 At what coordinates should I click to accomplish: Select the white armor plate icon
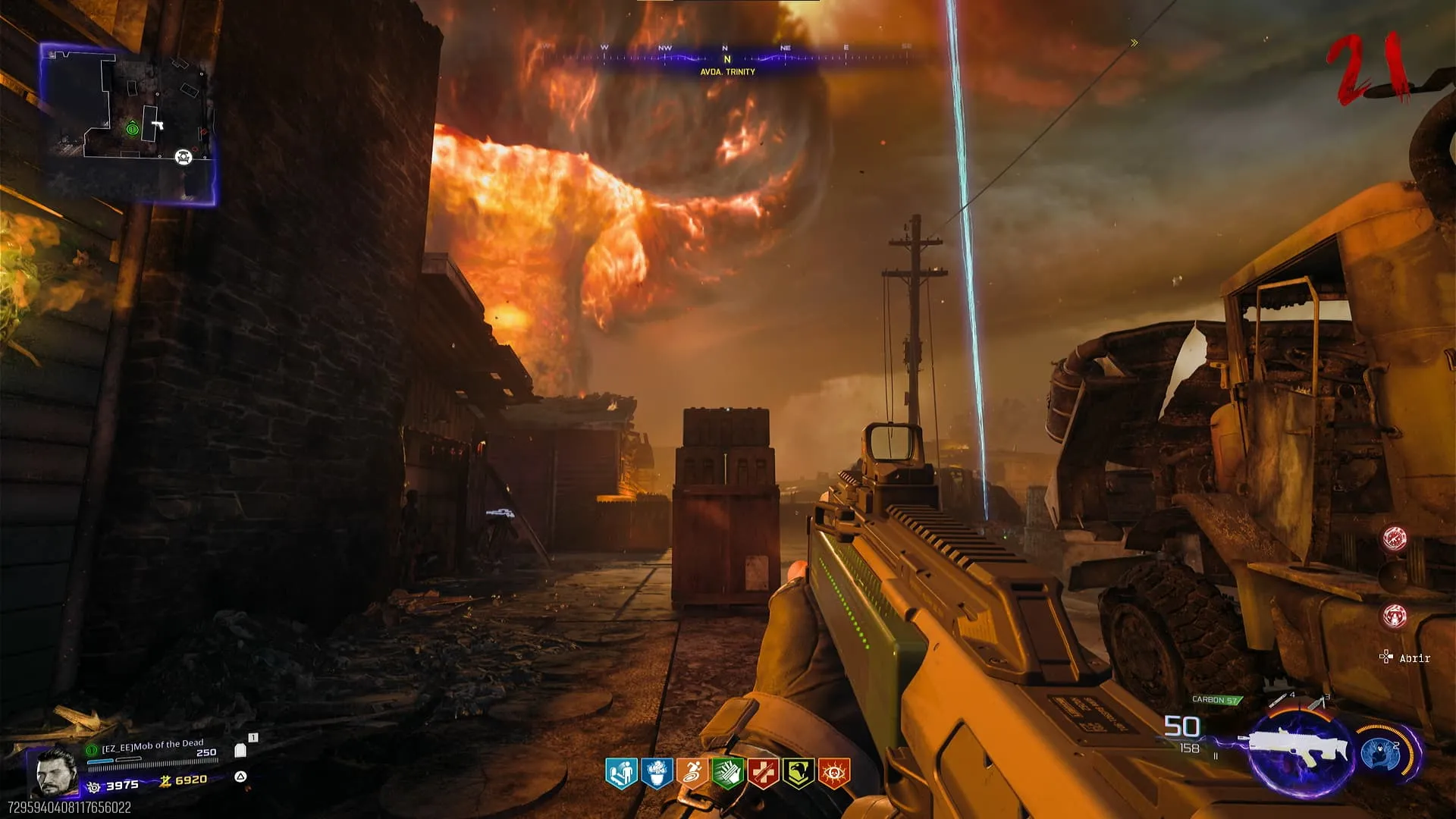[x=241, y=750]
